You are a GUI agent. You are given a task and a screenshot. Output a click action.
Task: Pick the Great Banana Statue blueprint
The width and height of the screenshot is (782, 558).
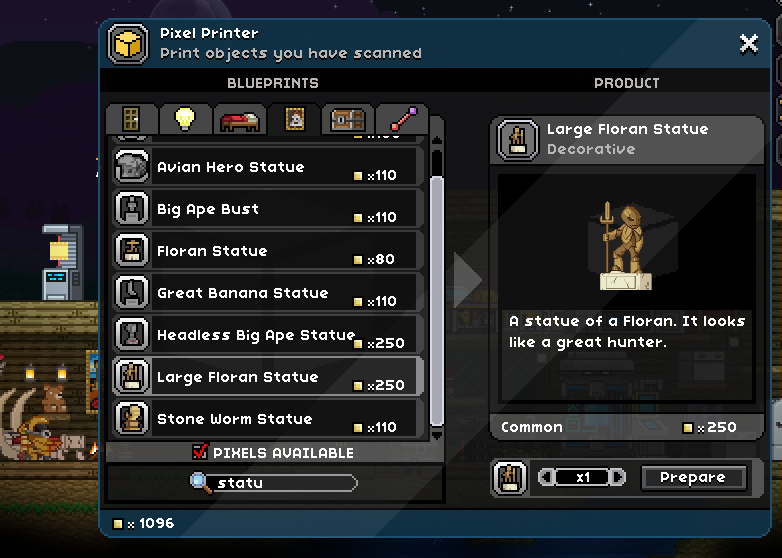[266, 293]
